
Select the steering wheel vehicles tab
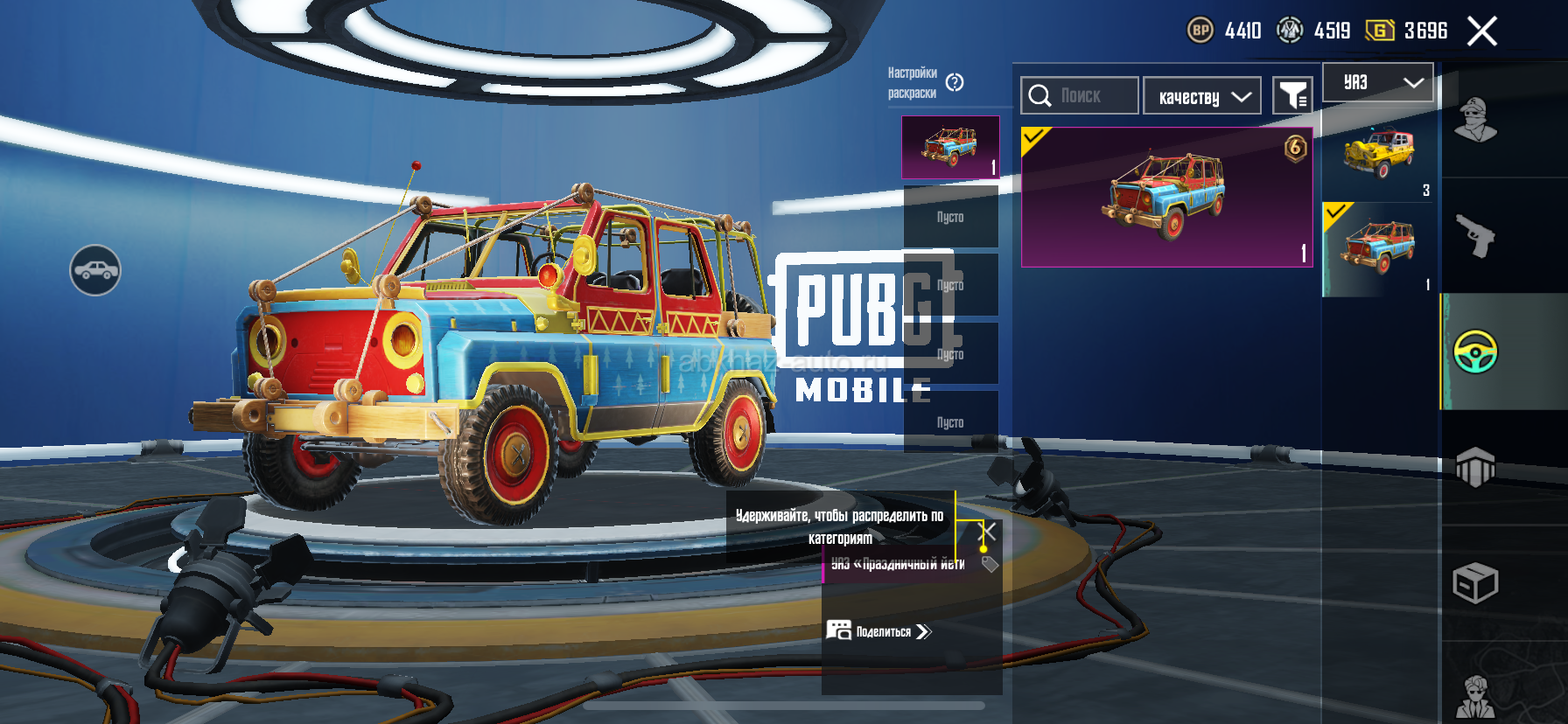click(1475, 352)
